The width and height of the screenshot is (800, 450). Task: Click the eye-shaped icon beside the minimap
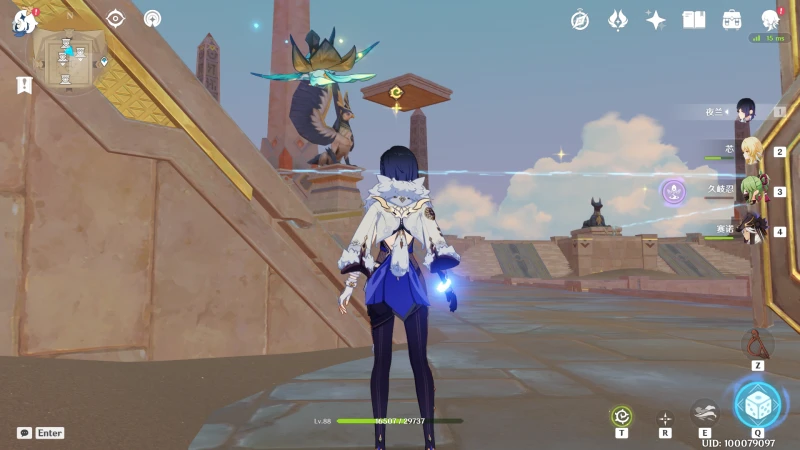point(116,18)
